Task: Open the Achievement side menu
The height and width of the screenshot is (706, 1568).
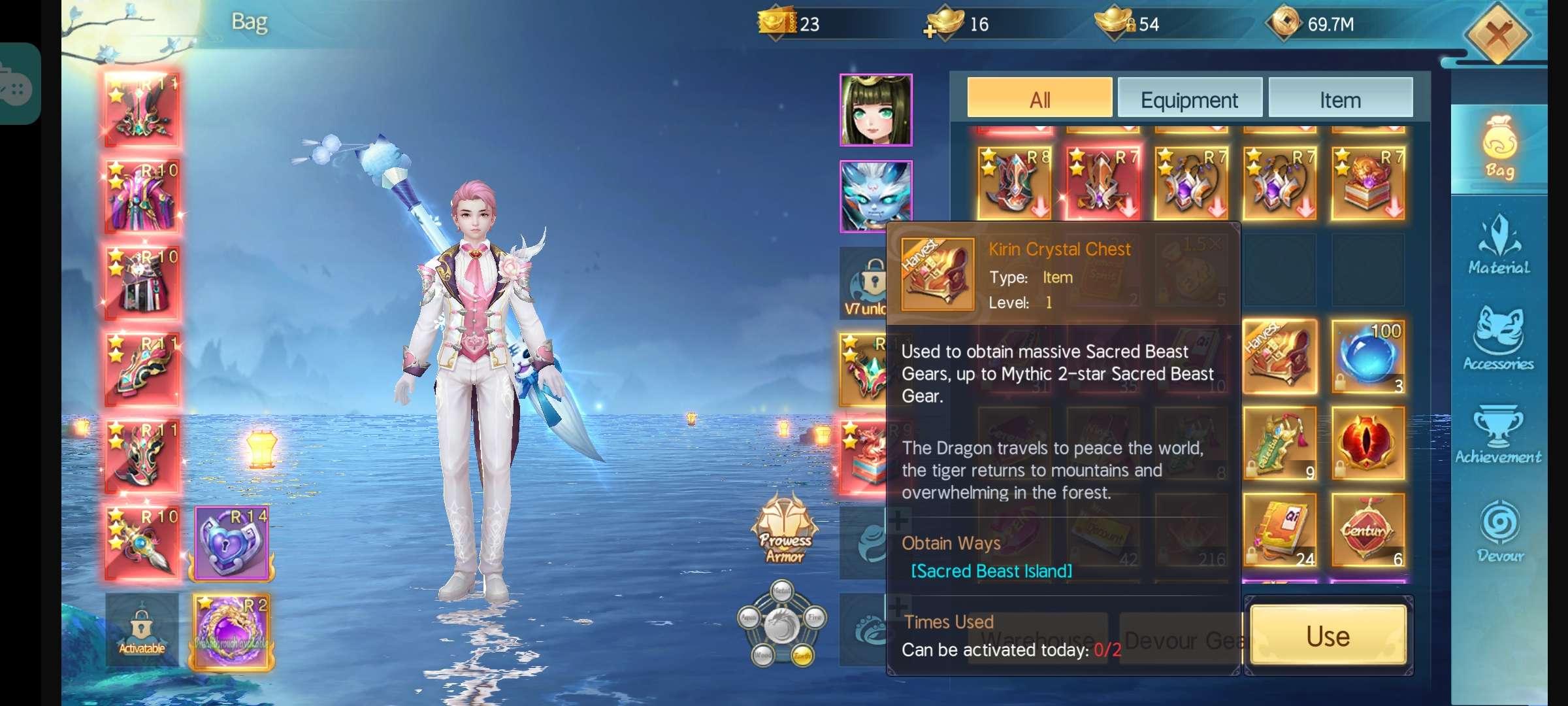Action: click(1499, 435)
